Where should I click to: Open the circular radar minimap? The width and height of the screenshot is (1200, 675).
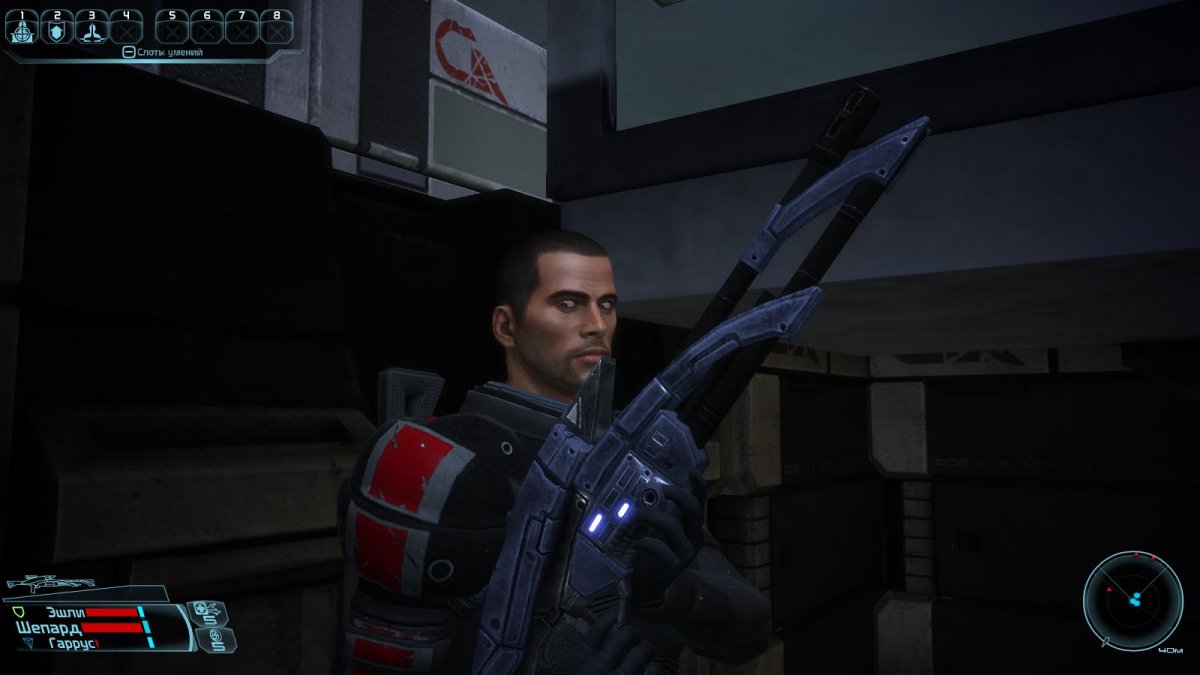click(x=1134, y=600)
